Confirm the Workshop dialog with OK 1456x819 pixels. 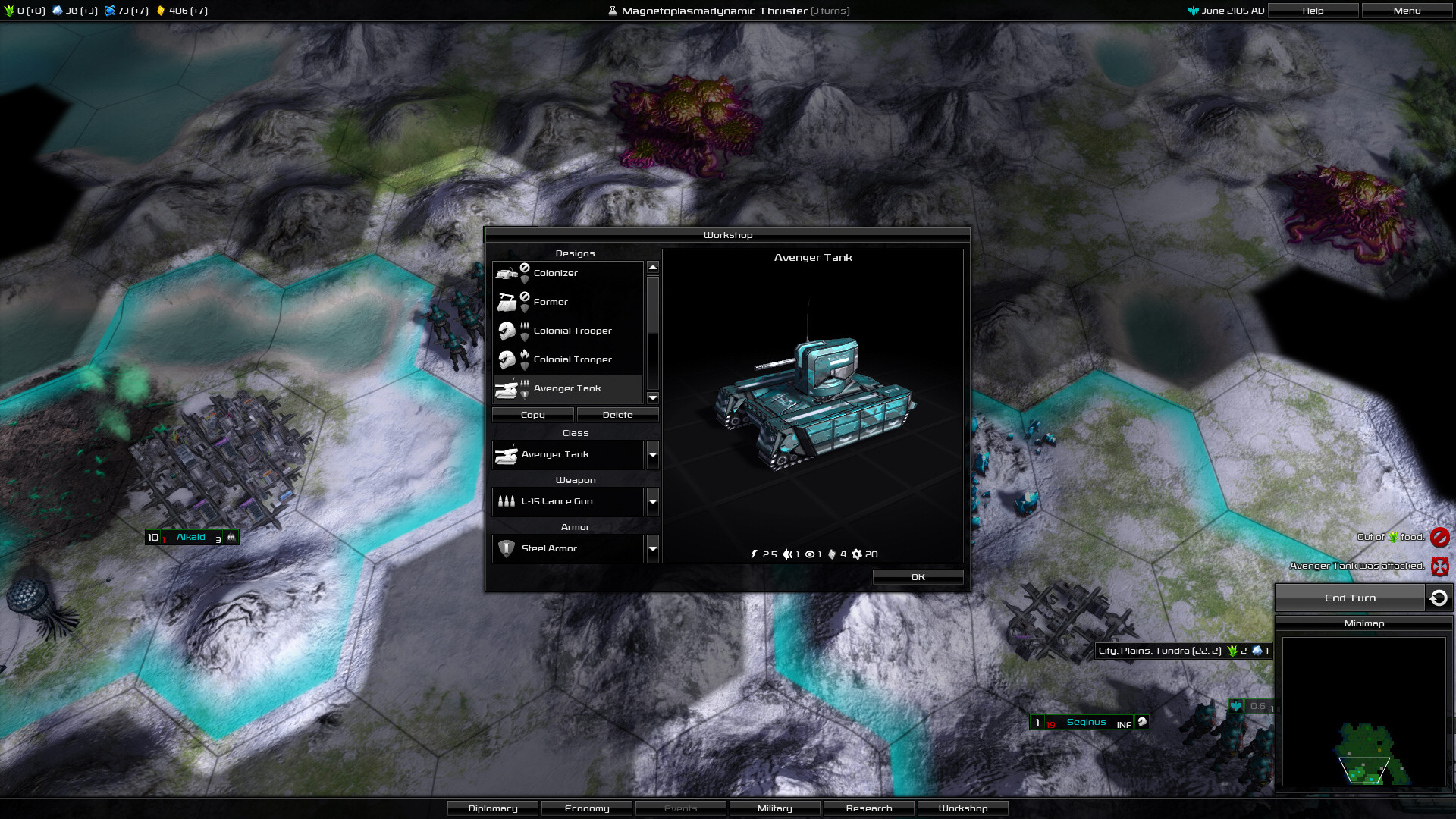[x=918, y=577]
